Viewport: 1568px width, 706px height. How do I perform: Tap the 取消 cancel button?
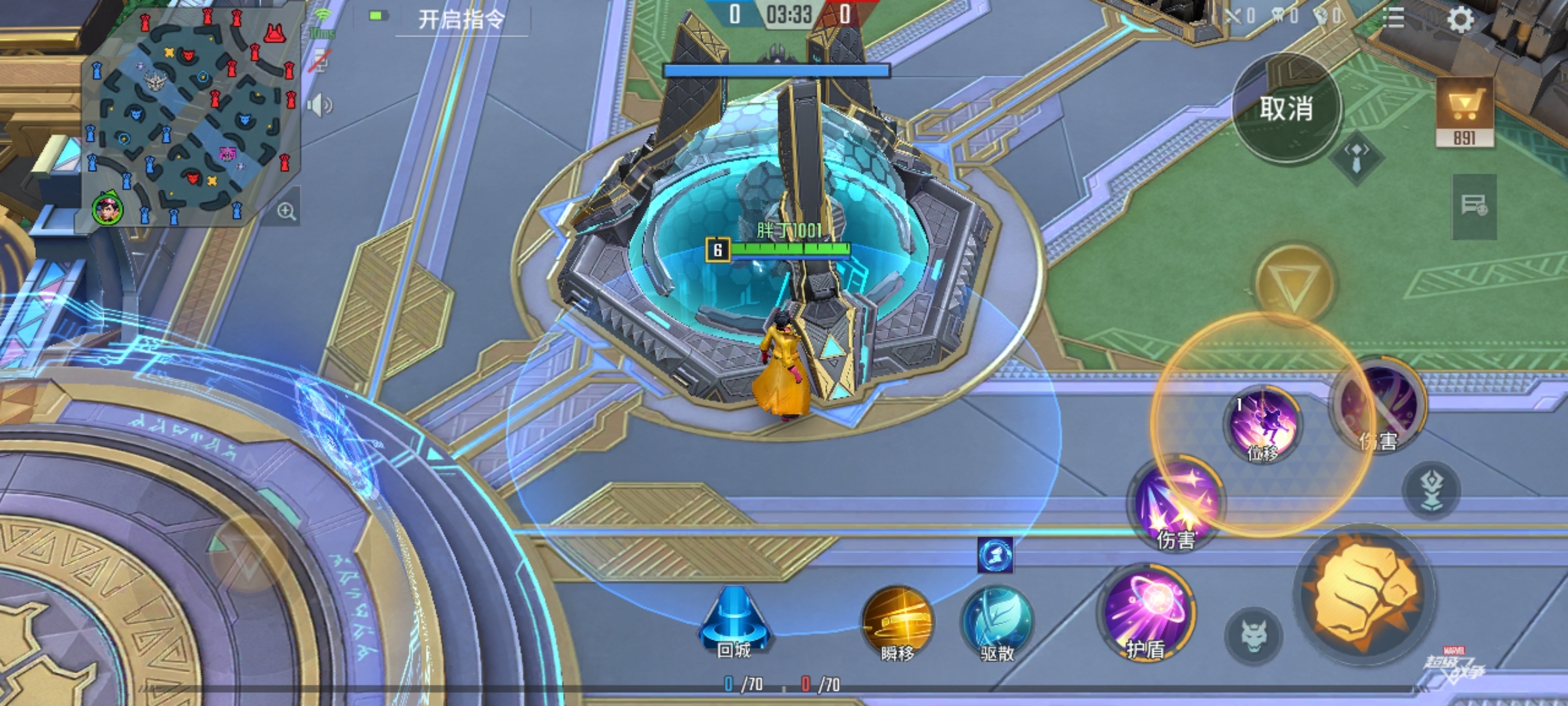pos(1286,109)
